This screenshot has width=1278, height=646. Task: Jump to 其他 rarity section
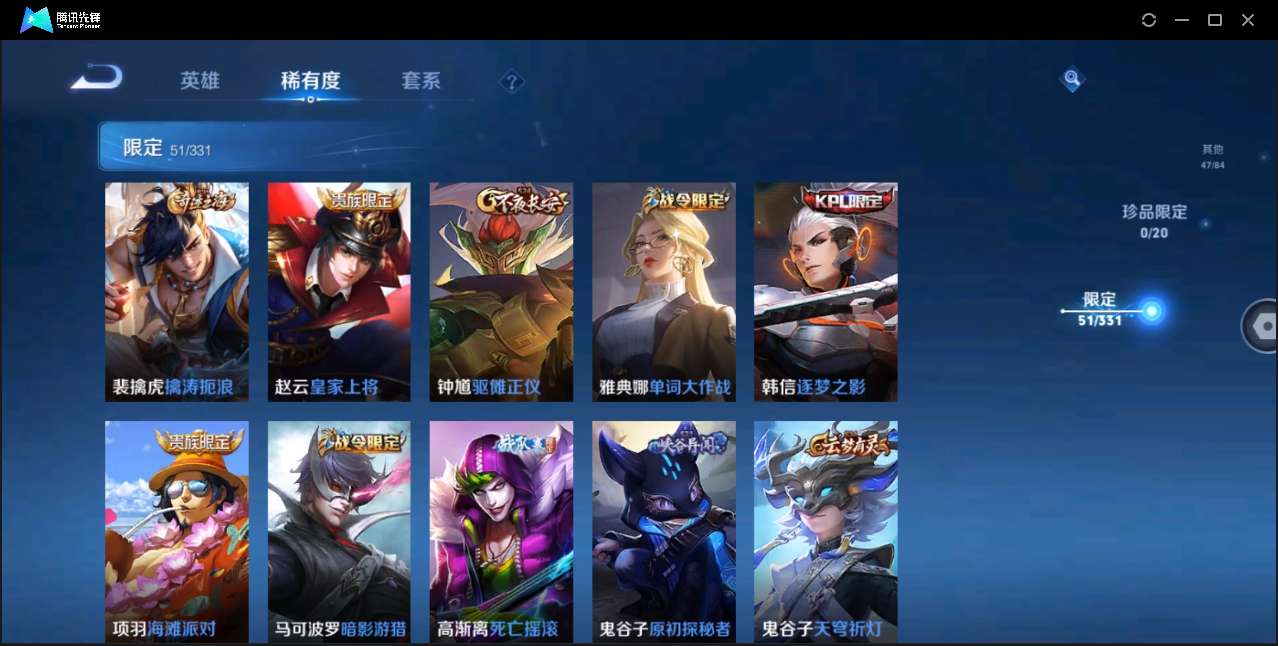pos(1212,156)
